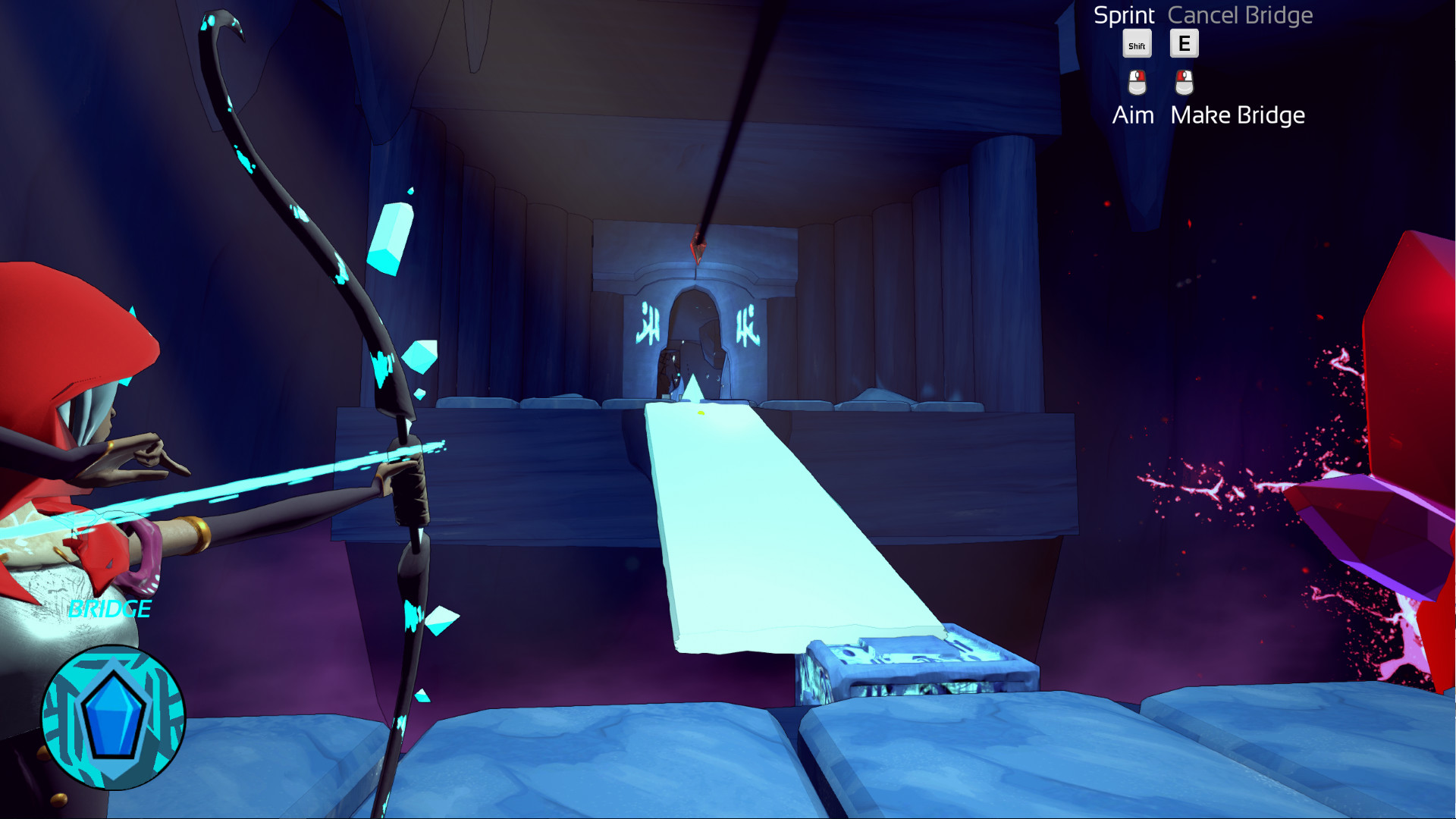The image size is (1456, 819).
Task: Toggle Sprint mode via the Shift prompt
Action: pos(1137,44)
